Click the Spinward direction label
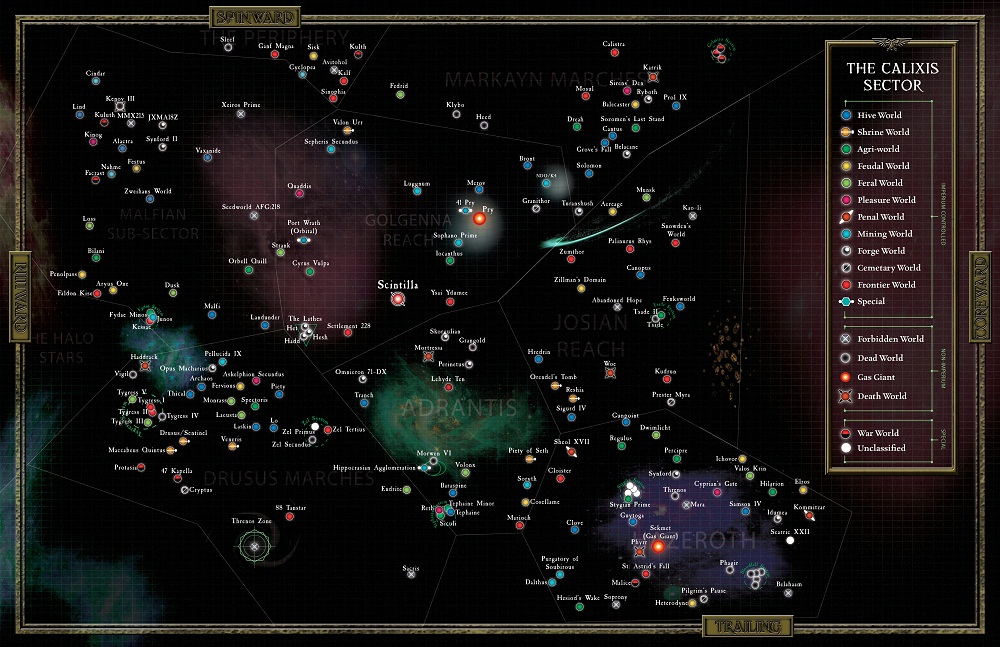Image resolution: width=1000 pixels, height=647 pixels. coord(246,17)
